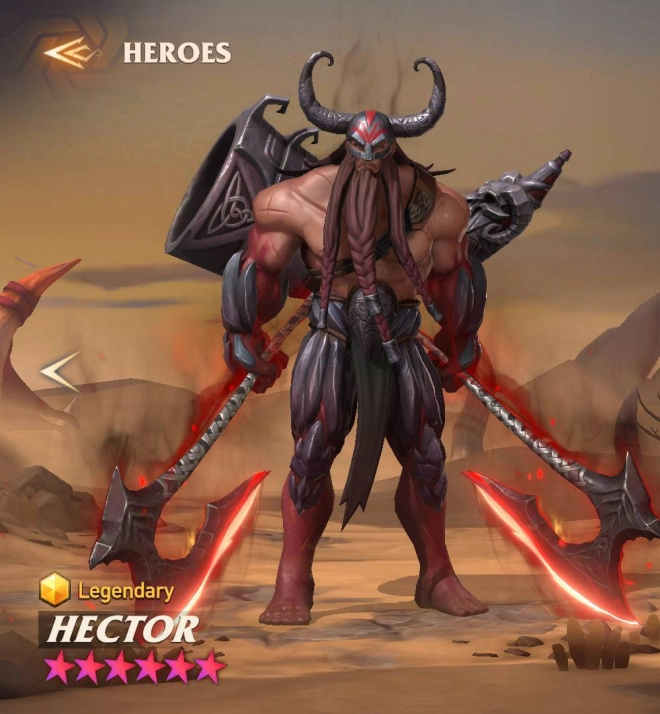Show the previous hero with the white arrow
The image size is (660, 714).
(59, 372)
